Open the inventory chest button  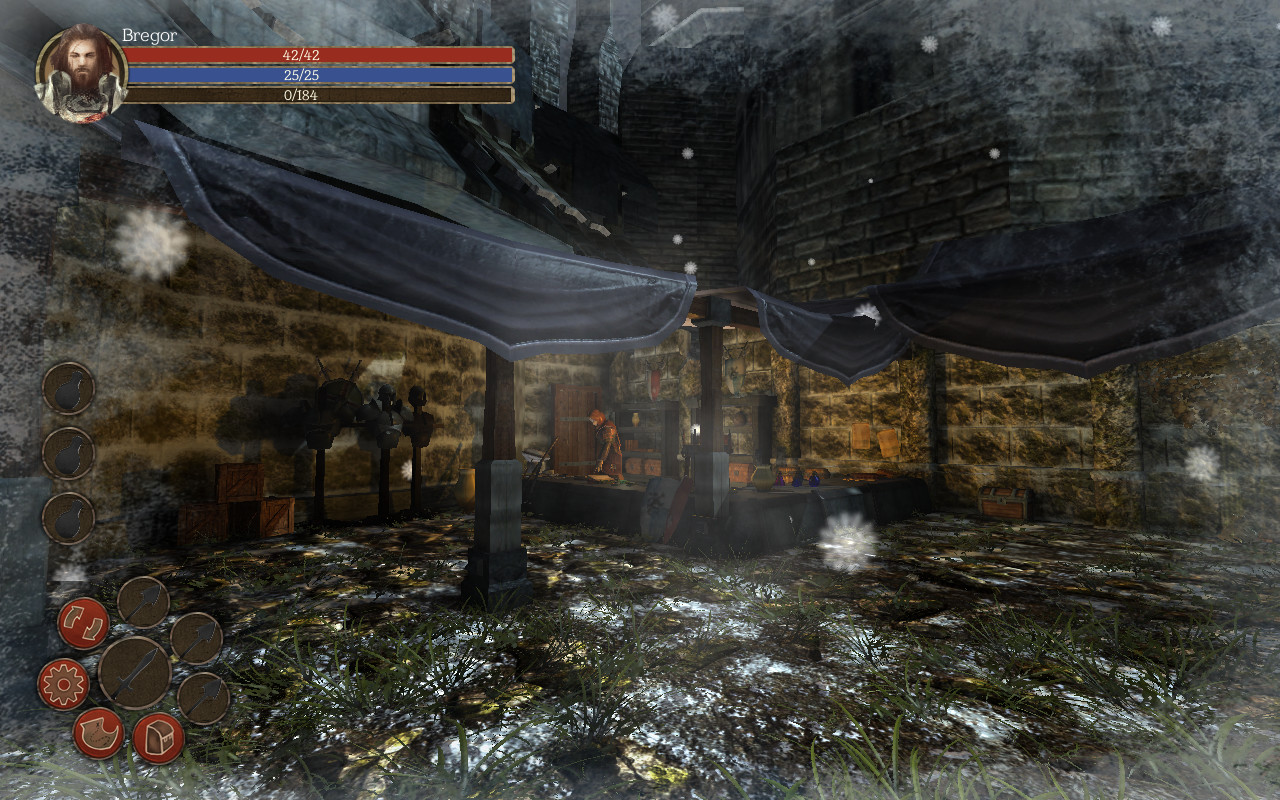158,738
